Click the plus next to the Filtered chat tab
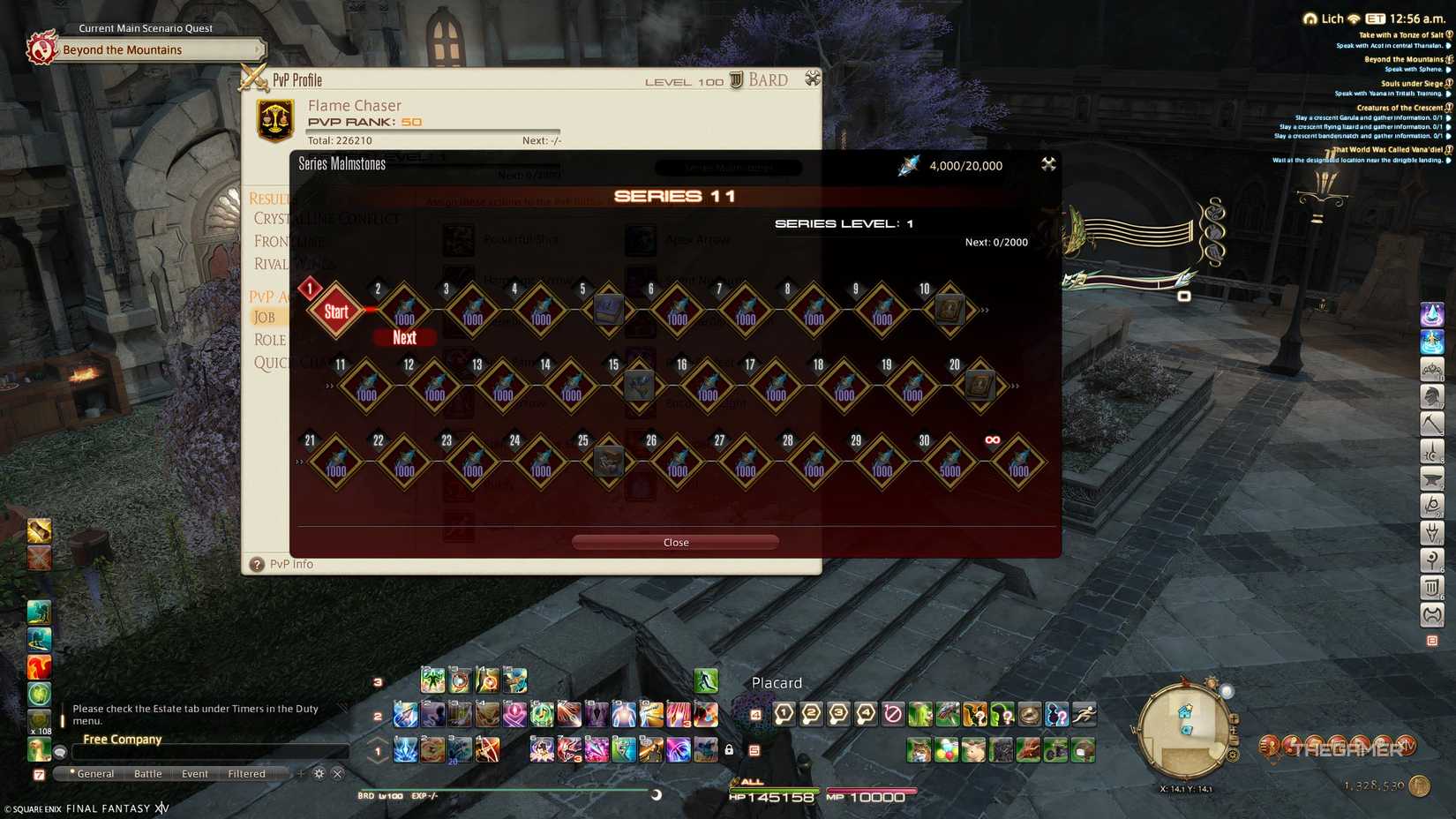1456x819 pixels. click(x=301, y=773)
